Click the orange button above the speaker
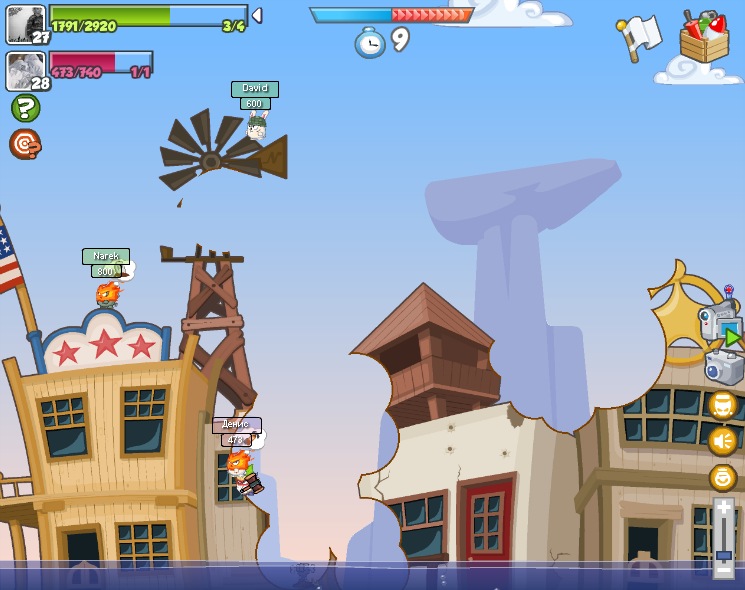This screenshot has width=745, height=590. click(722, 405)
